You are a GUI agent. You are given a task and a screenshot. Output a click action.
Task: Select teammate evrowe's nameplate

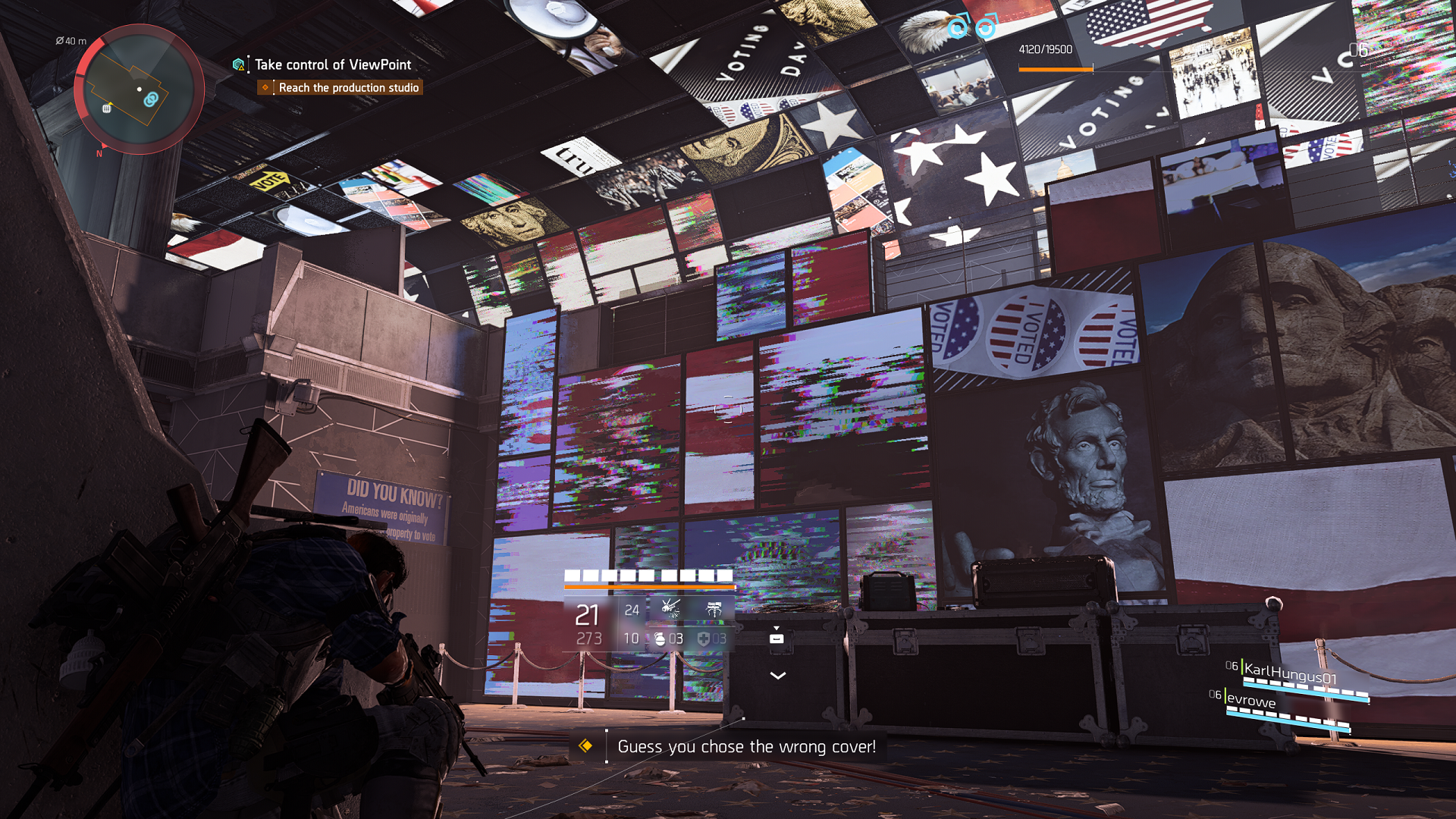1250,700
